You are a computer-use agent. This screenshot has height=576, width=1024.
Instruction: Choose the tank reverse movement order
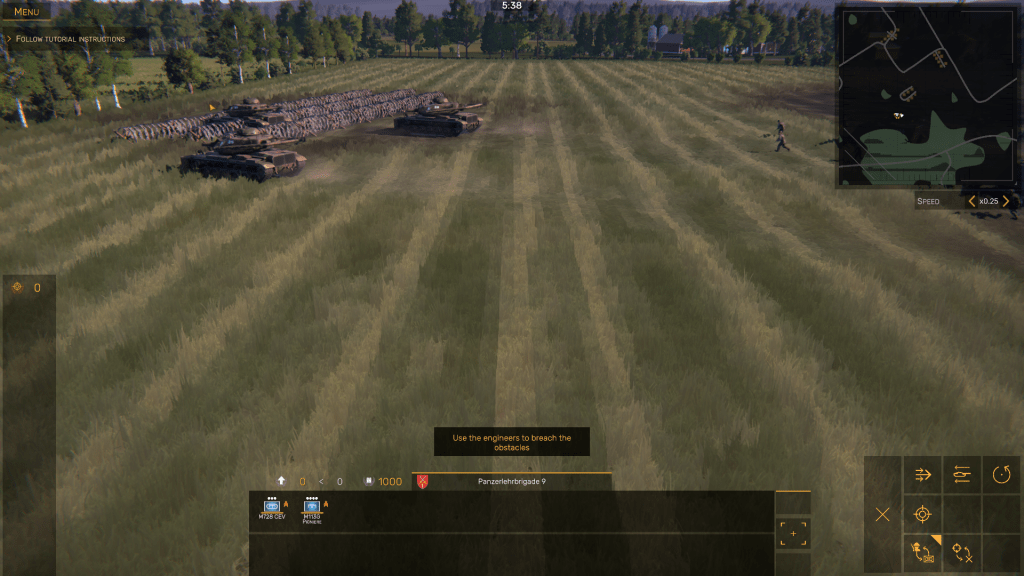[x=961, y=474]
